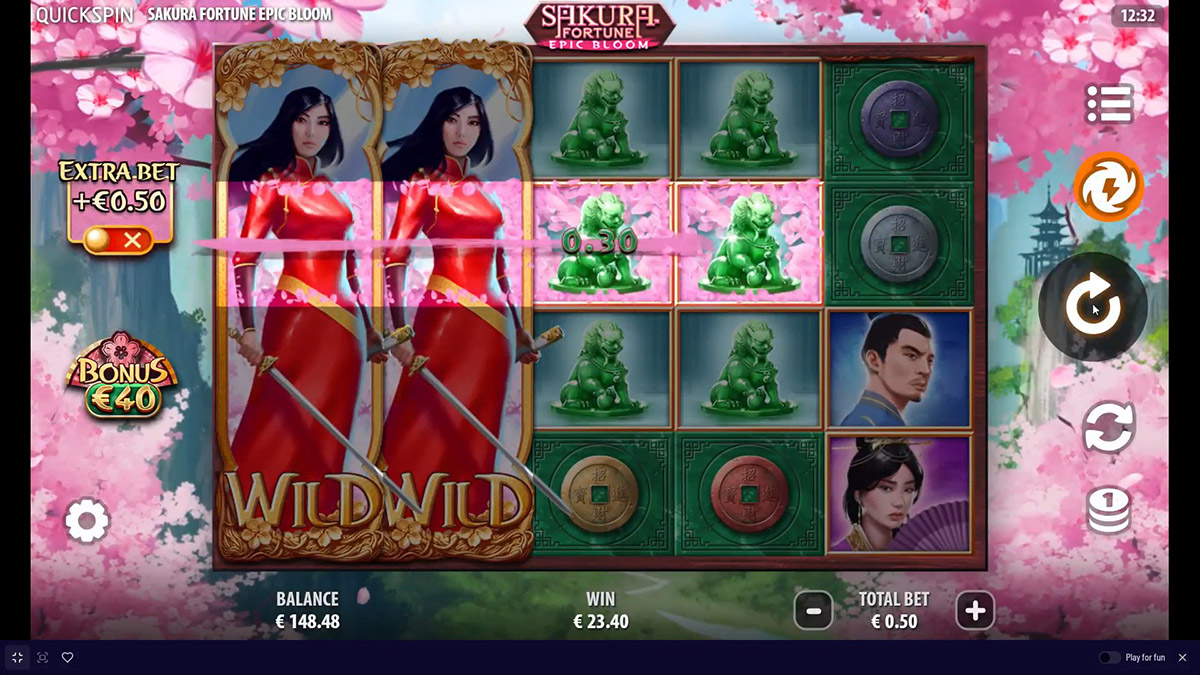
Task: Open the paytable menu list icon
Action: (x=1109, y=104)
